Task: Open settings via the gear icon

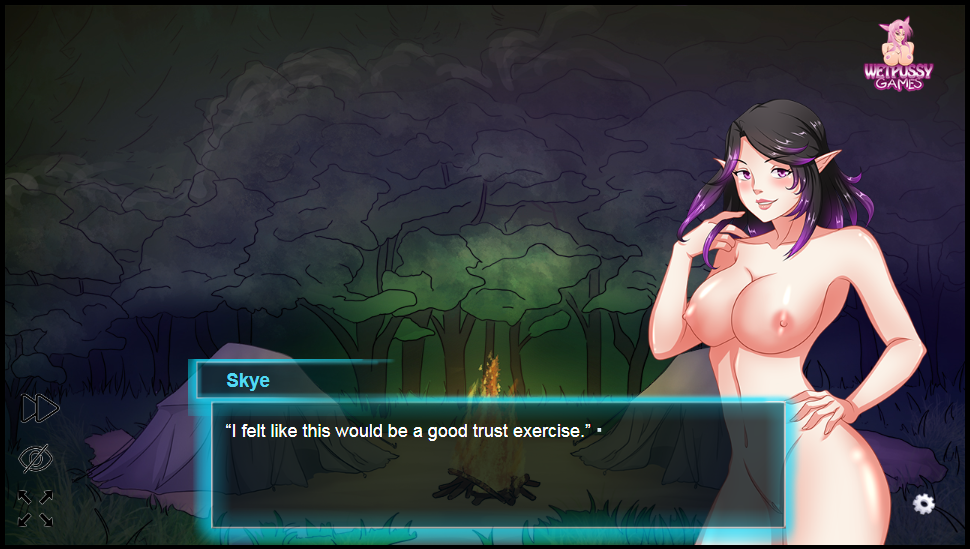Action: tap(924, 504)
